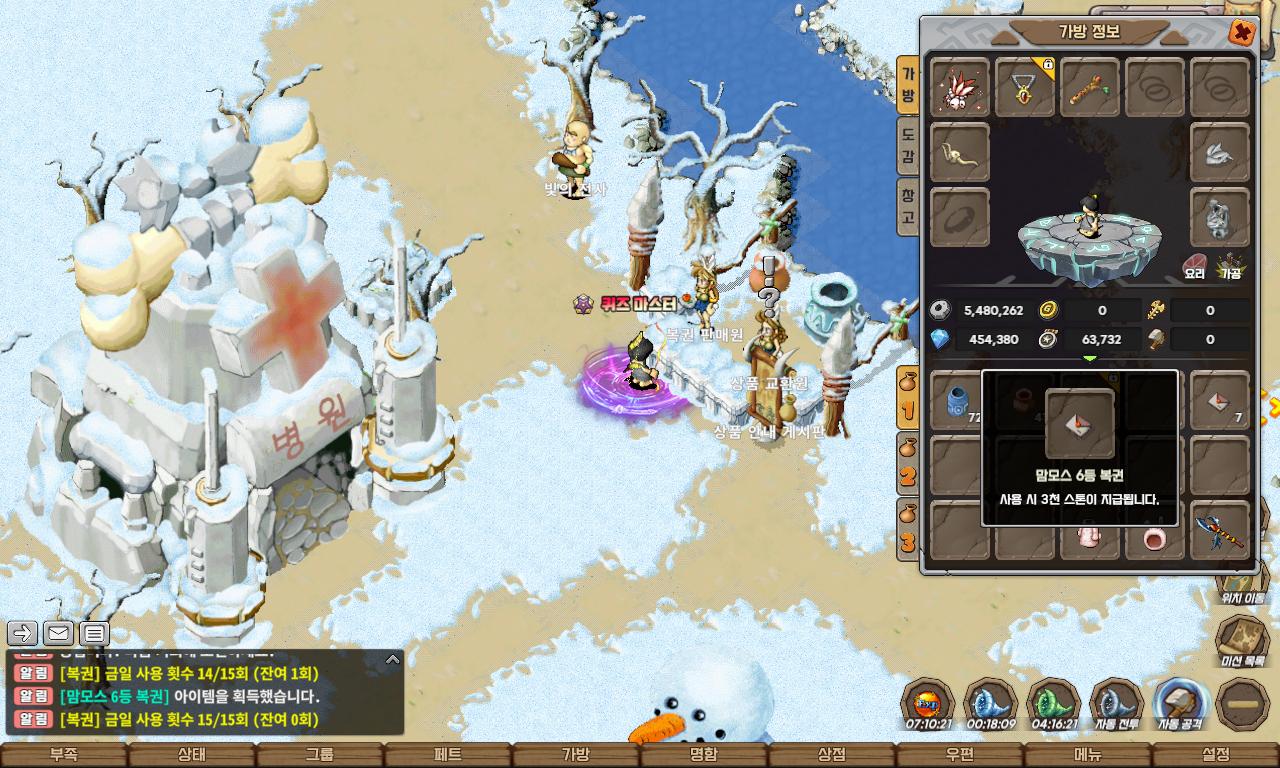Open the 요리 cooking button
Viewport: 1280px width, 768px height.
pos(1195,266)
